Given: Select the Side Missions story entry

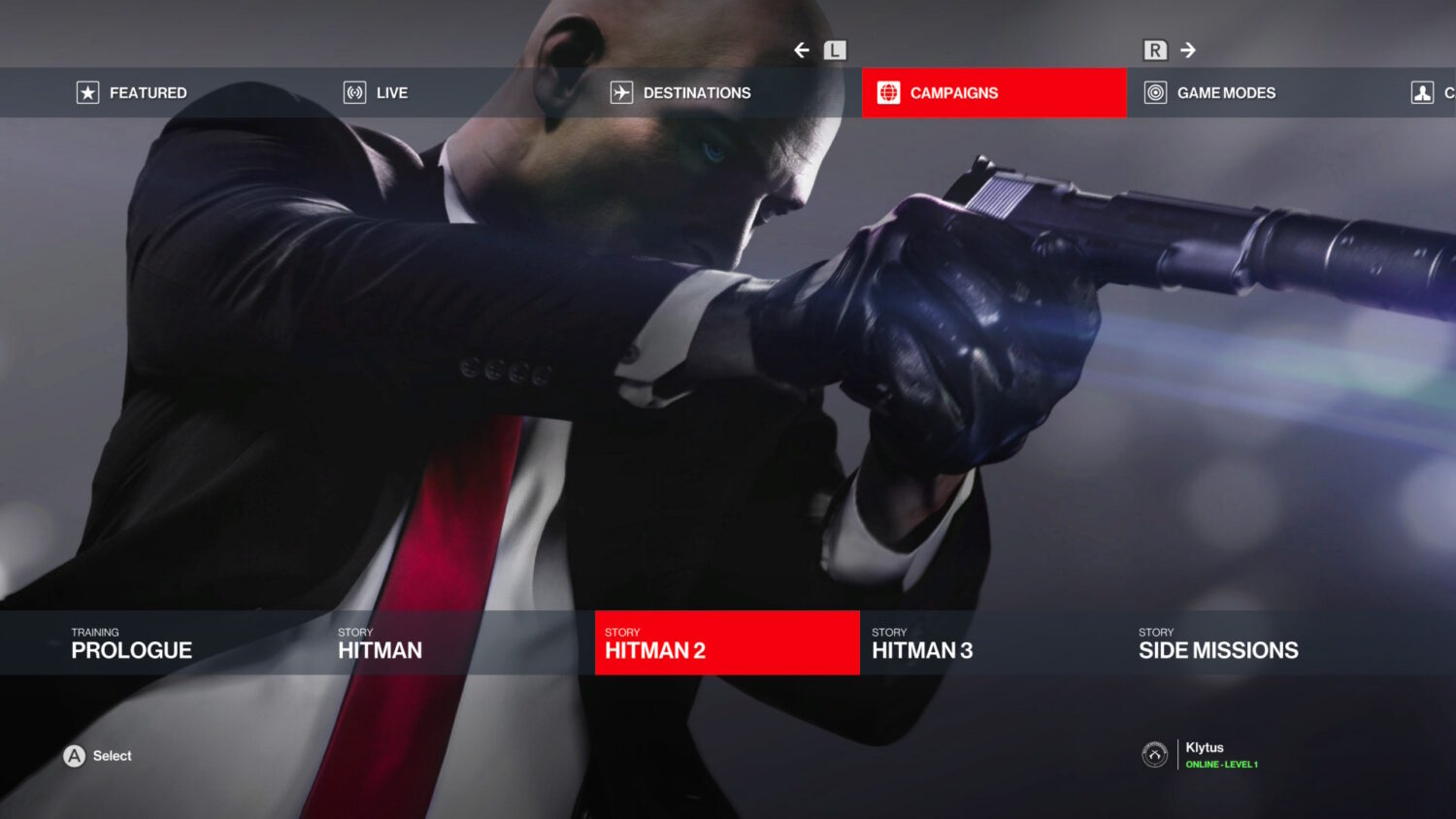Looking at the screenshot, I should (1218, 643).
